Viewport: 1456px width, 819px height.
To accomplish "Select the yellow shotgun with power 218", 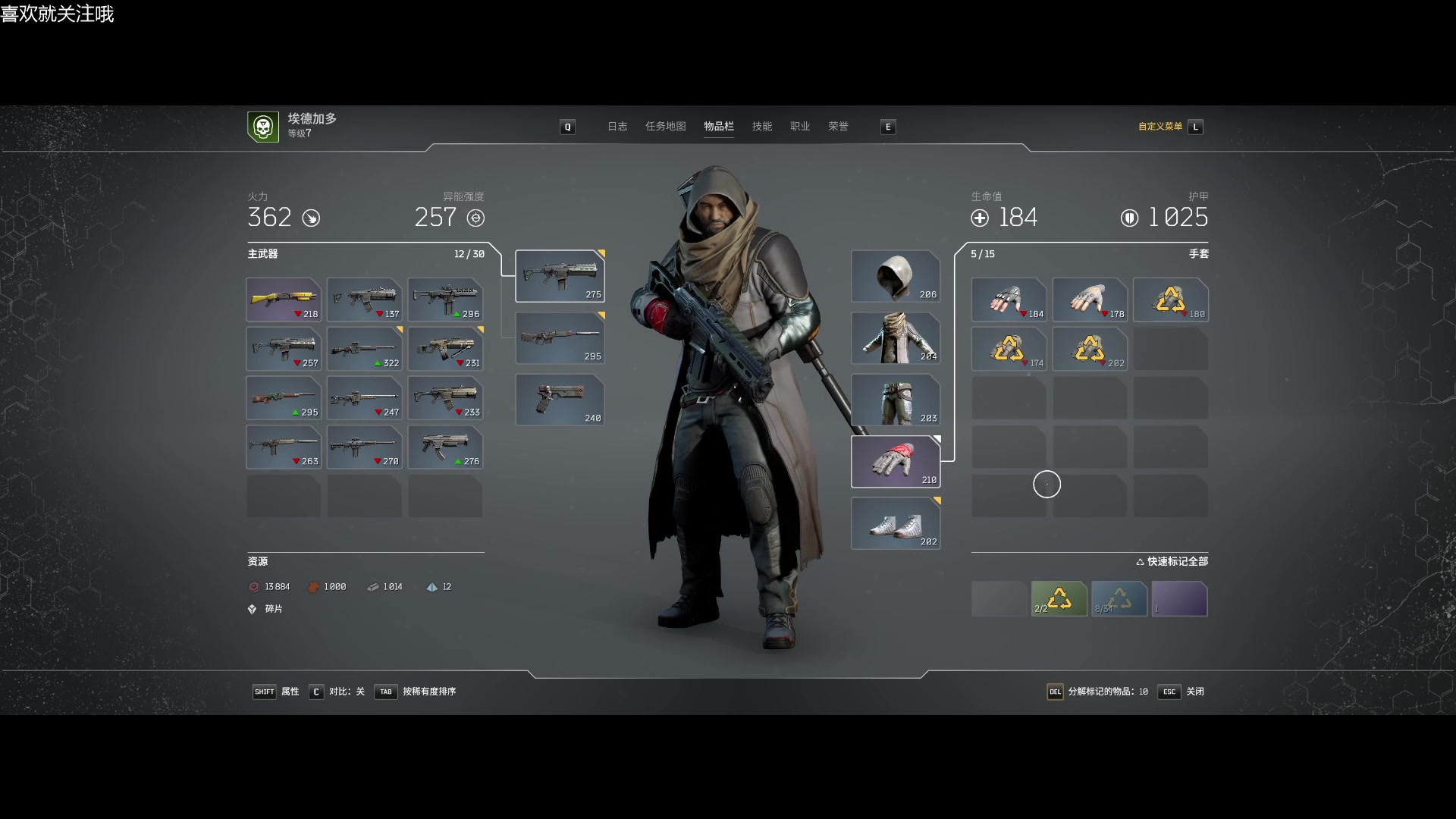I will 283,300.
